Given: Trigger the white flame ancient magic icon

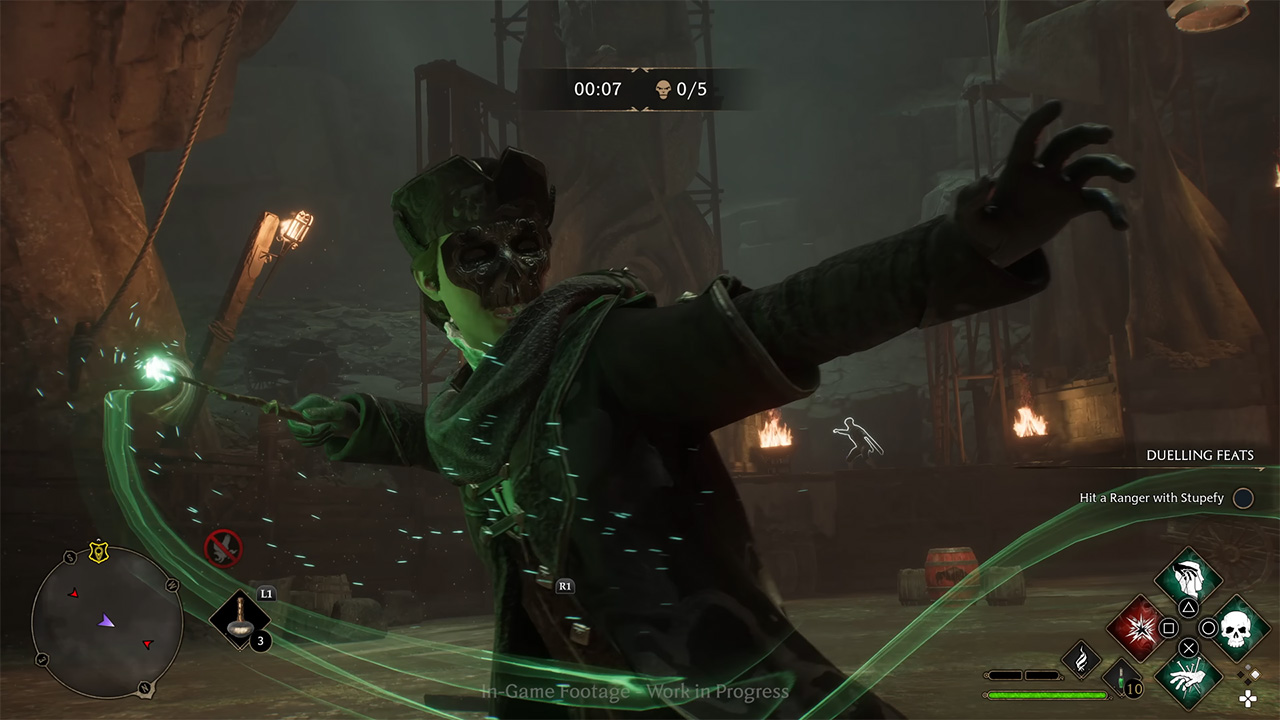Looking at the screenshot, I should 1081,659.
